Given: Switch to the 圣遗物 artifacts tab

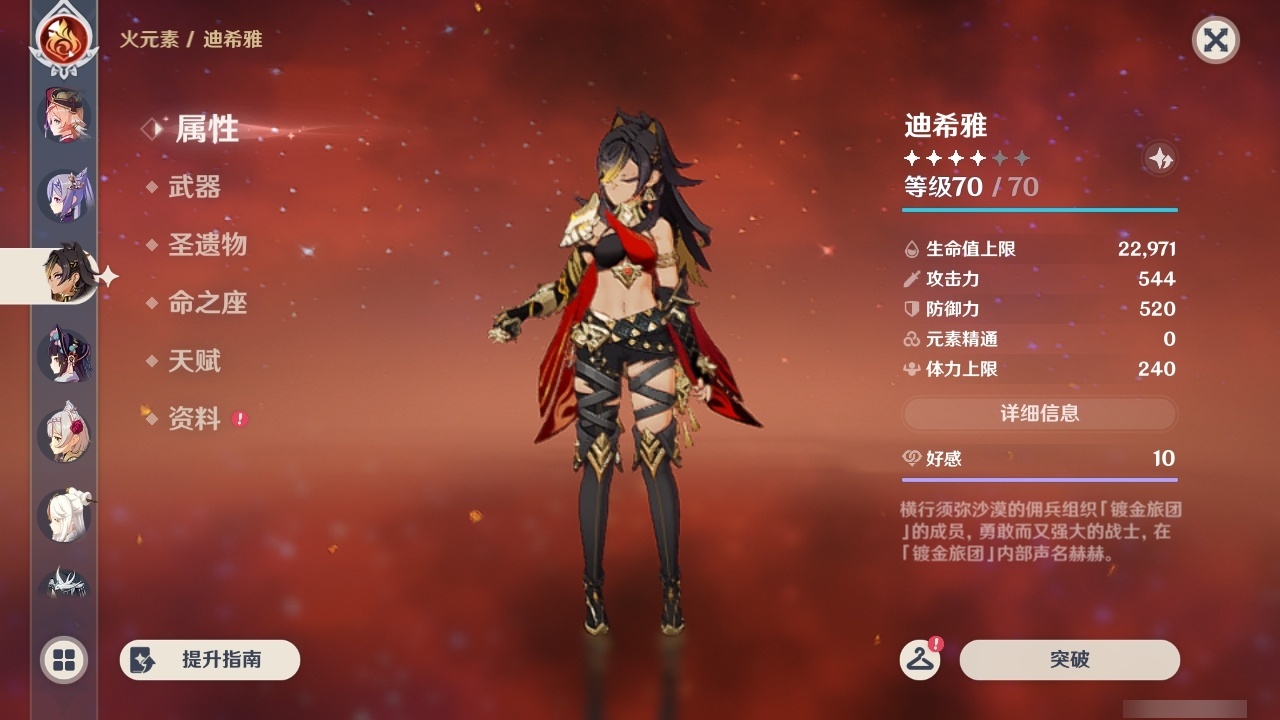Looking at the screenshot, I should (210, 245).
